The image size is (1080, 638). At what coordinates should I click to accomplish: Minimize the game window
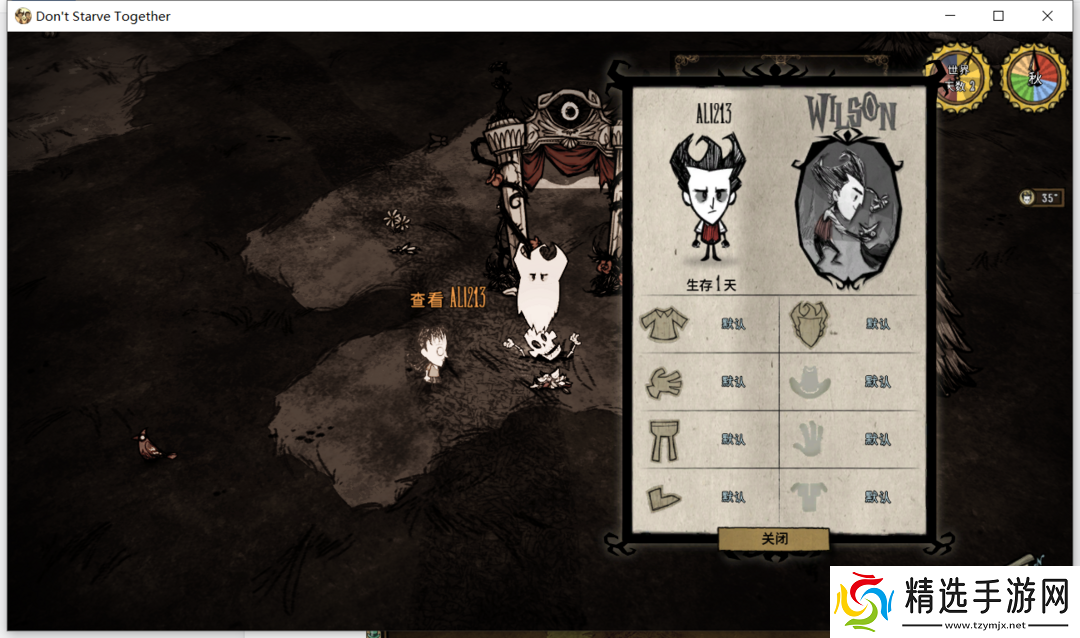pyautogui.click(x=951, y=16)
